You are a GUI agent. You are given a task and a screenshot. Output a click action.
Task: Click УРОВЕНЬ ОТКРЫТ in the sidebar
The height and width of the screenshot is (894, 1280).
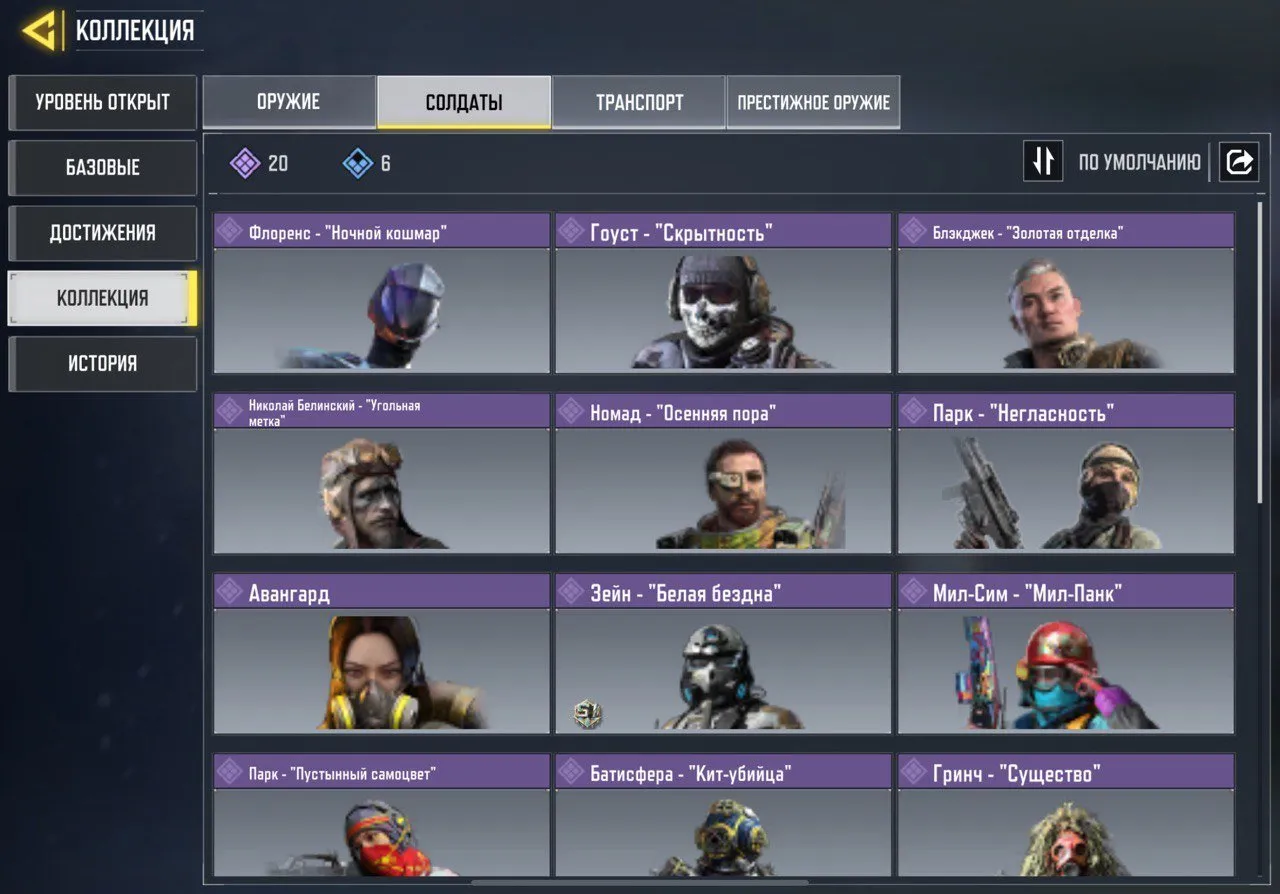point(102,102)
